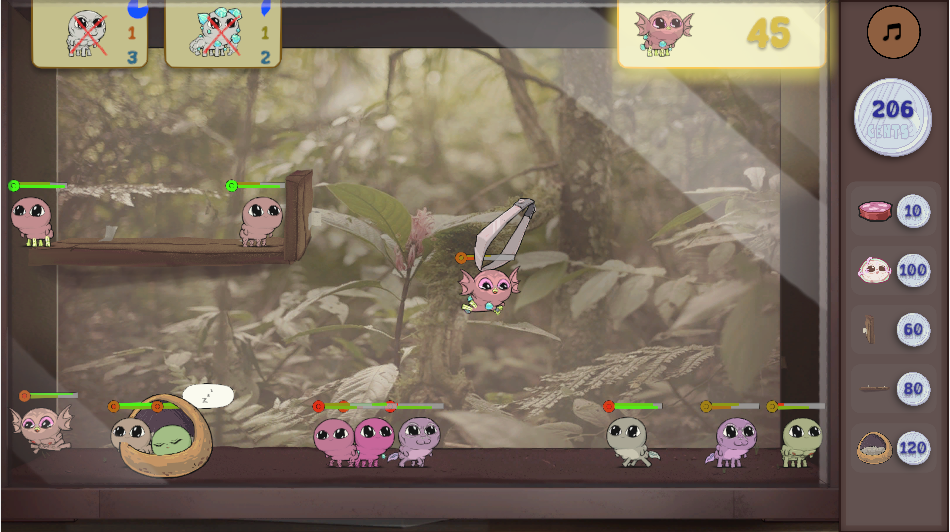Buy the meat food for 10 cents

pyautogui.click(x=893, y=211)
